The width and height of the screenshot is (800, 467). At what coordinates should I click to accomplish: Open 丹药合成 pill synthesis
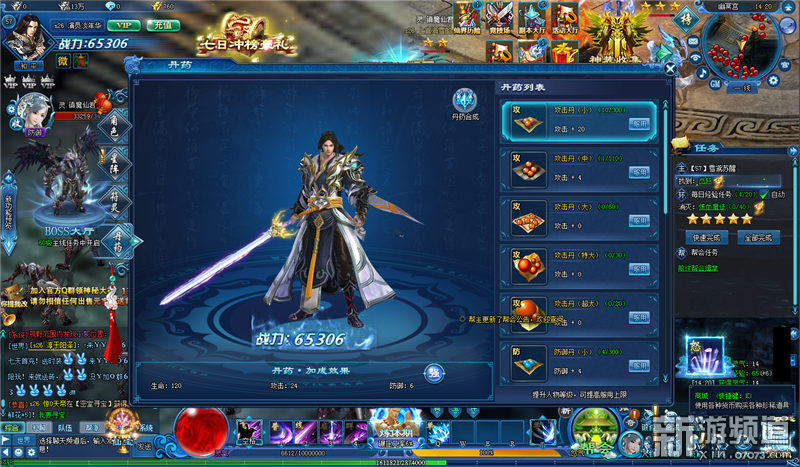point(465,103)
